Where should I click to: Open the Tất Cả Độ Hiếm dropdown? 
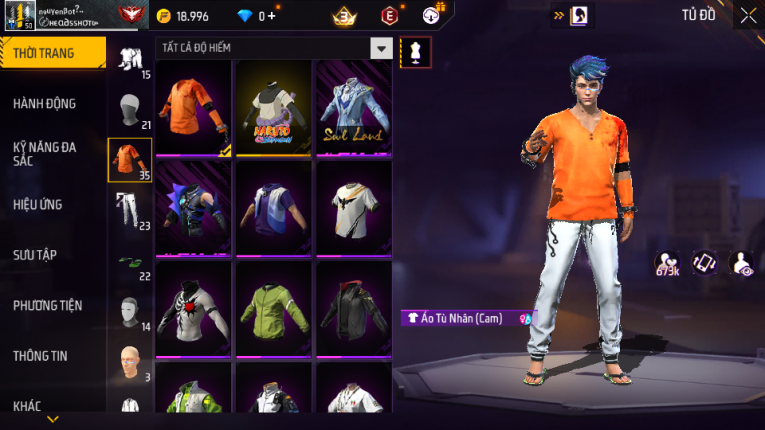click(381, 48)
